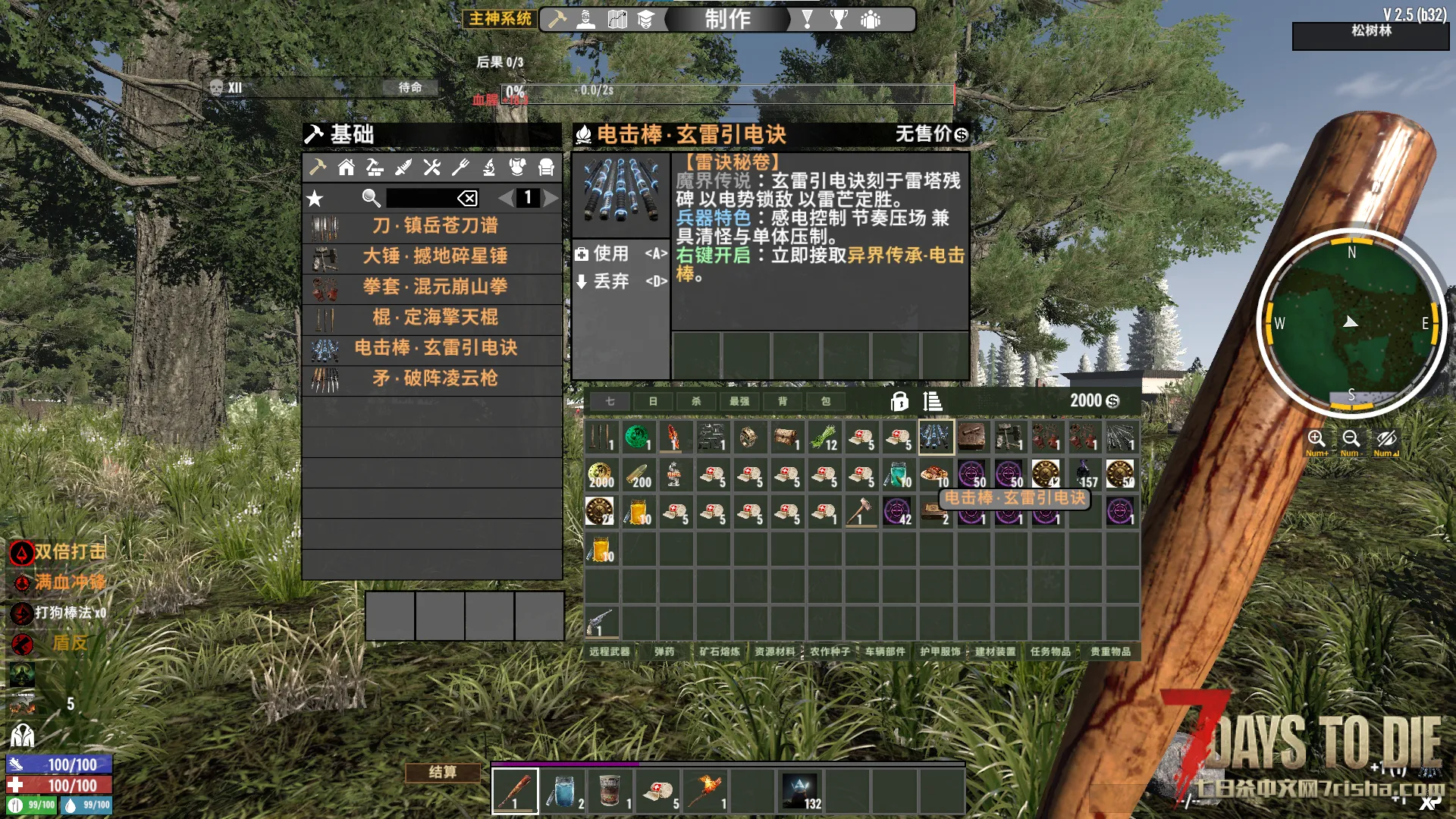
Task: Select the 棍·定海擎天棍 recipe row
Action: point(434,317)
